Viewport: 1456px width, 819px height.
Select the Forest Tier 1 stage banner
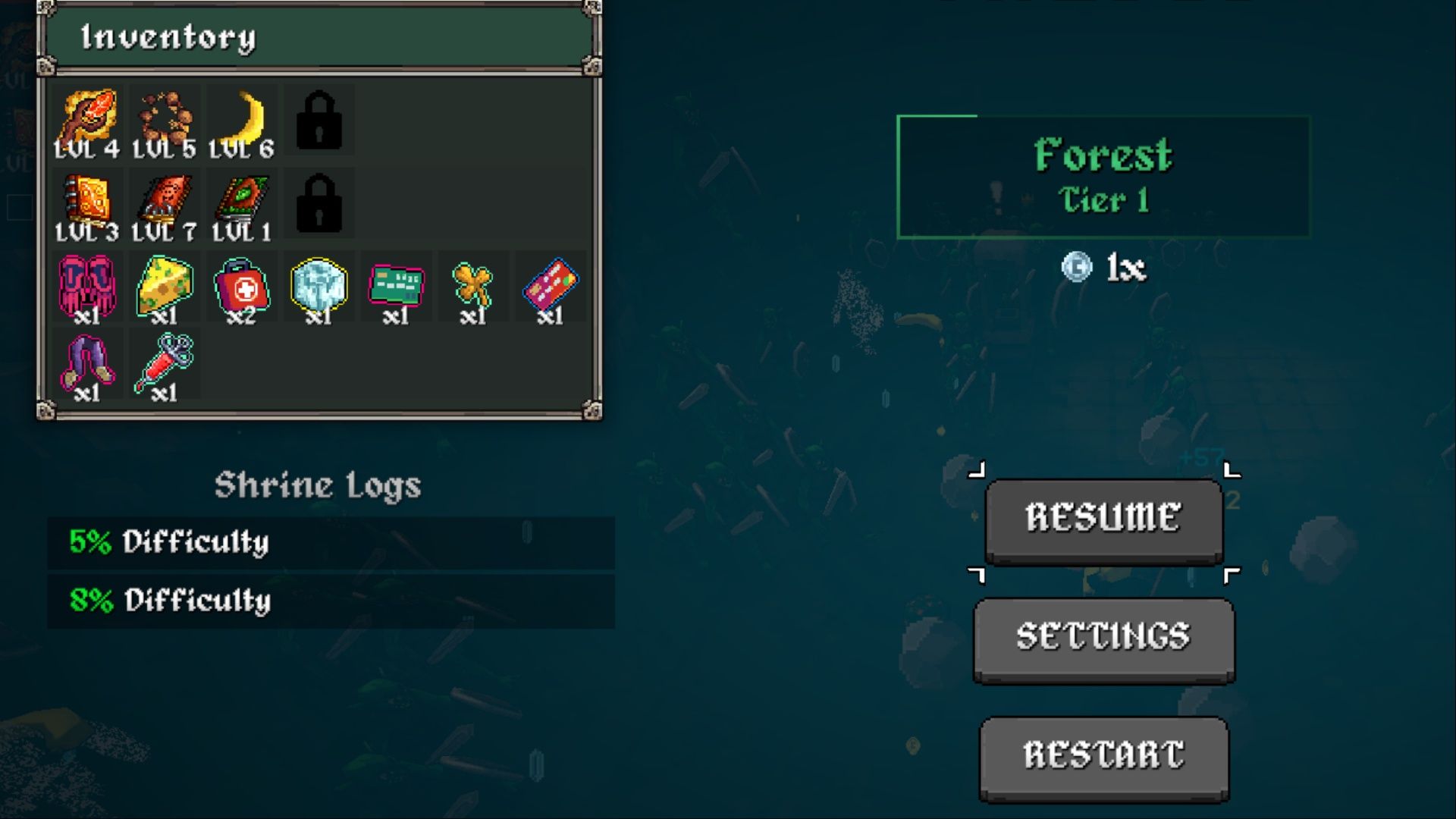pyautogui.click(x=1102, y=174)
